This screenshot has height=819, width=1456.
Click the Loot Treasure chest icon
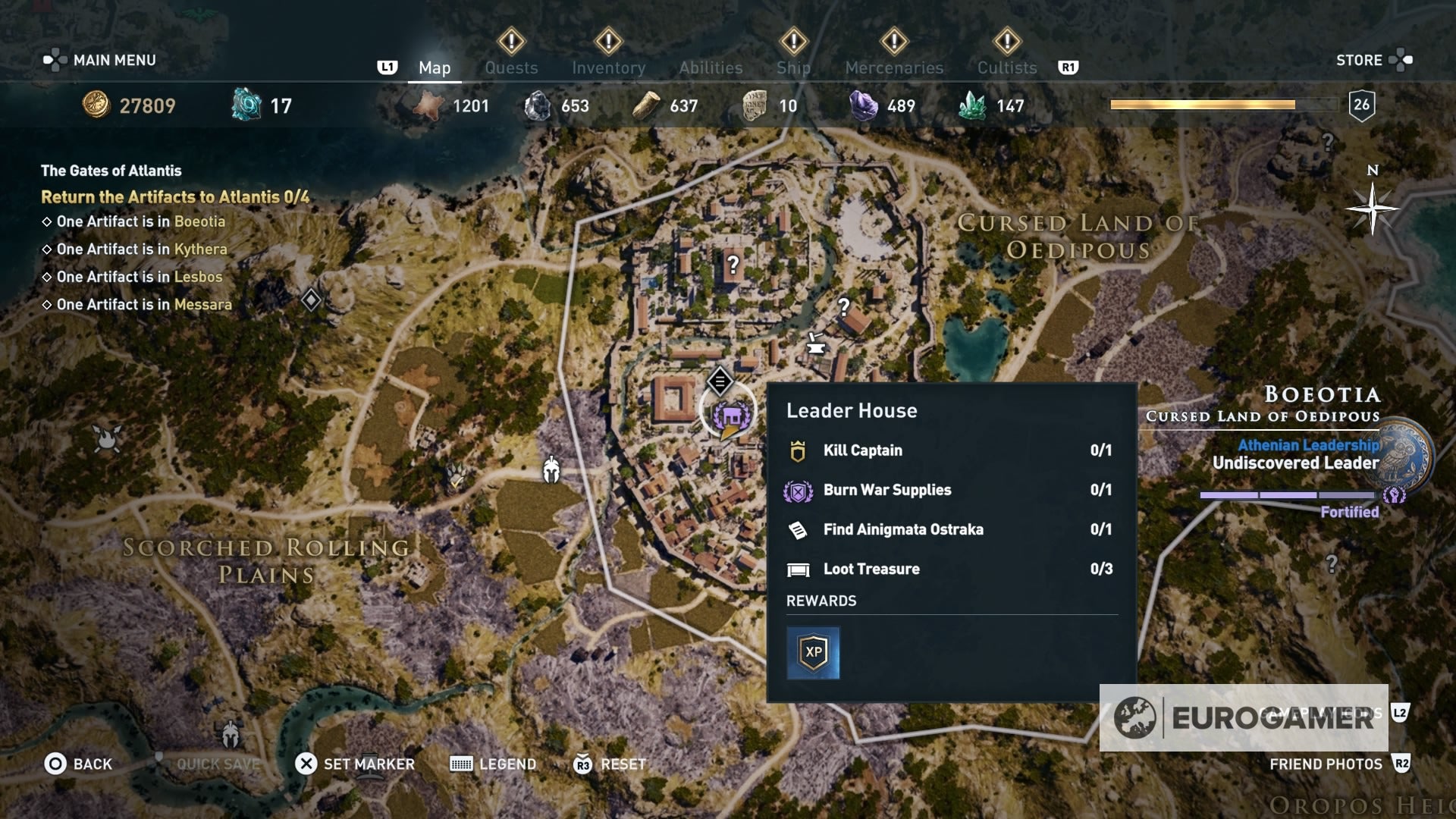coord(800,569)
